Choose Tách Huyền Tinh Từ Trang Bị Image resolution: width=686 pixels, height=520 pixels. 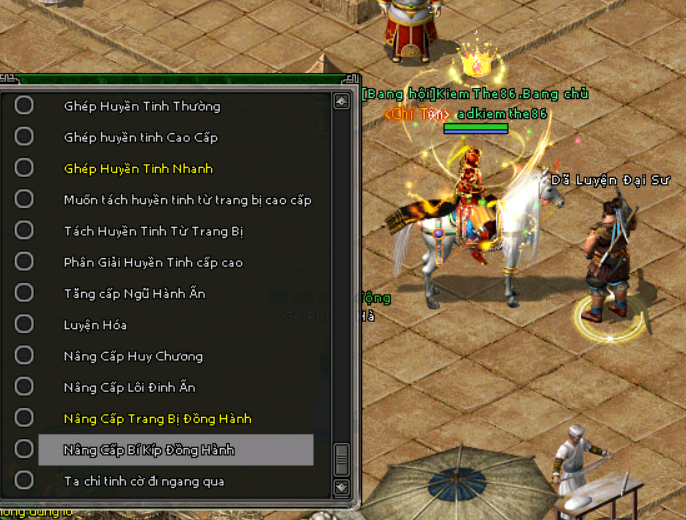tap(153, 231)
